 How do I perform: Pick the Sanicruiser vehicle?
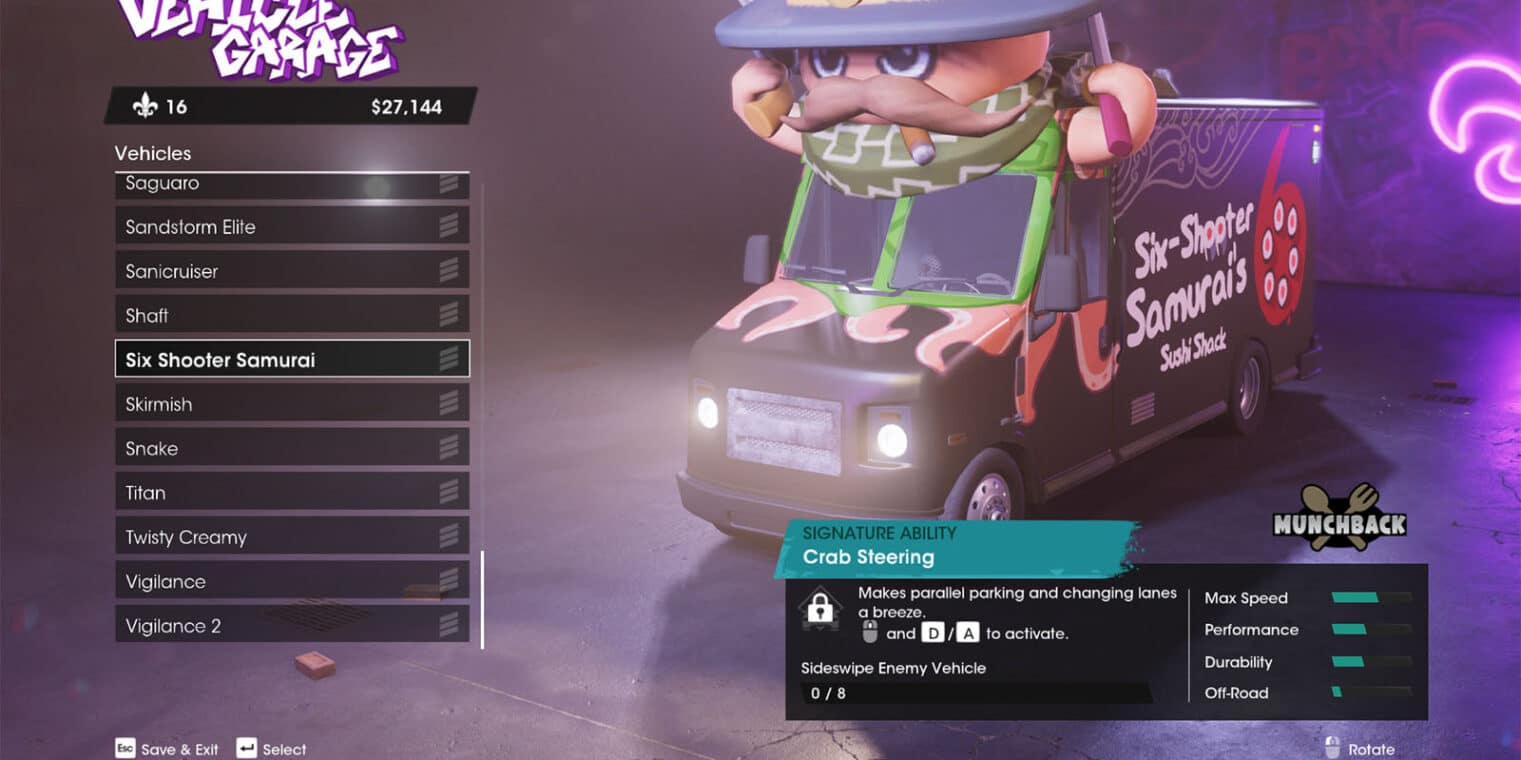[x=291, y=271]
